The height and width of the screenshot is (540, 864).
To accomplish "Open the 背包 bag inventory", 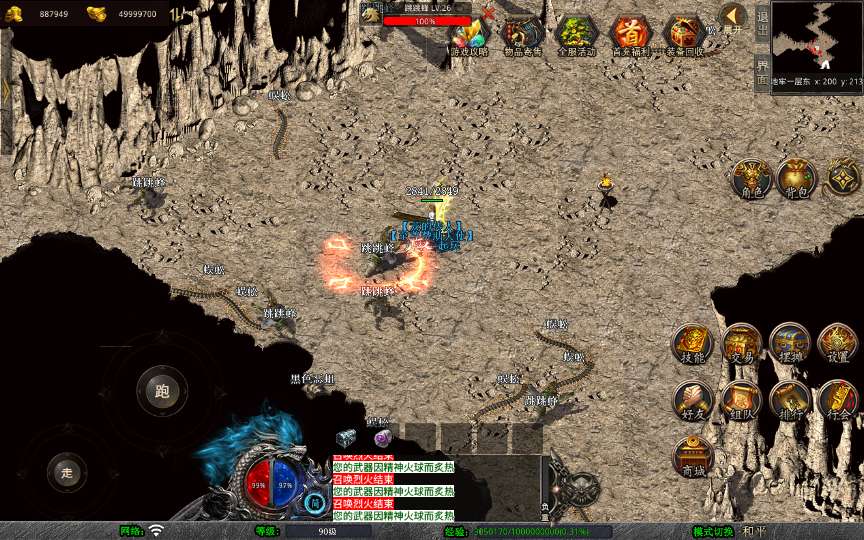I will click(797, 177).
